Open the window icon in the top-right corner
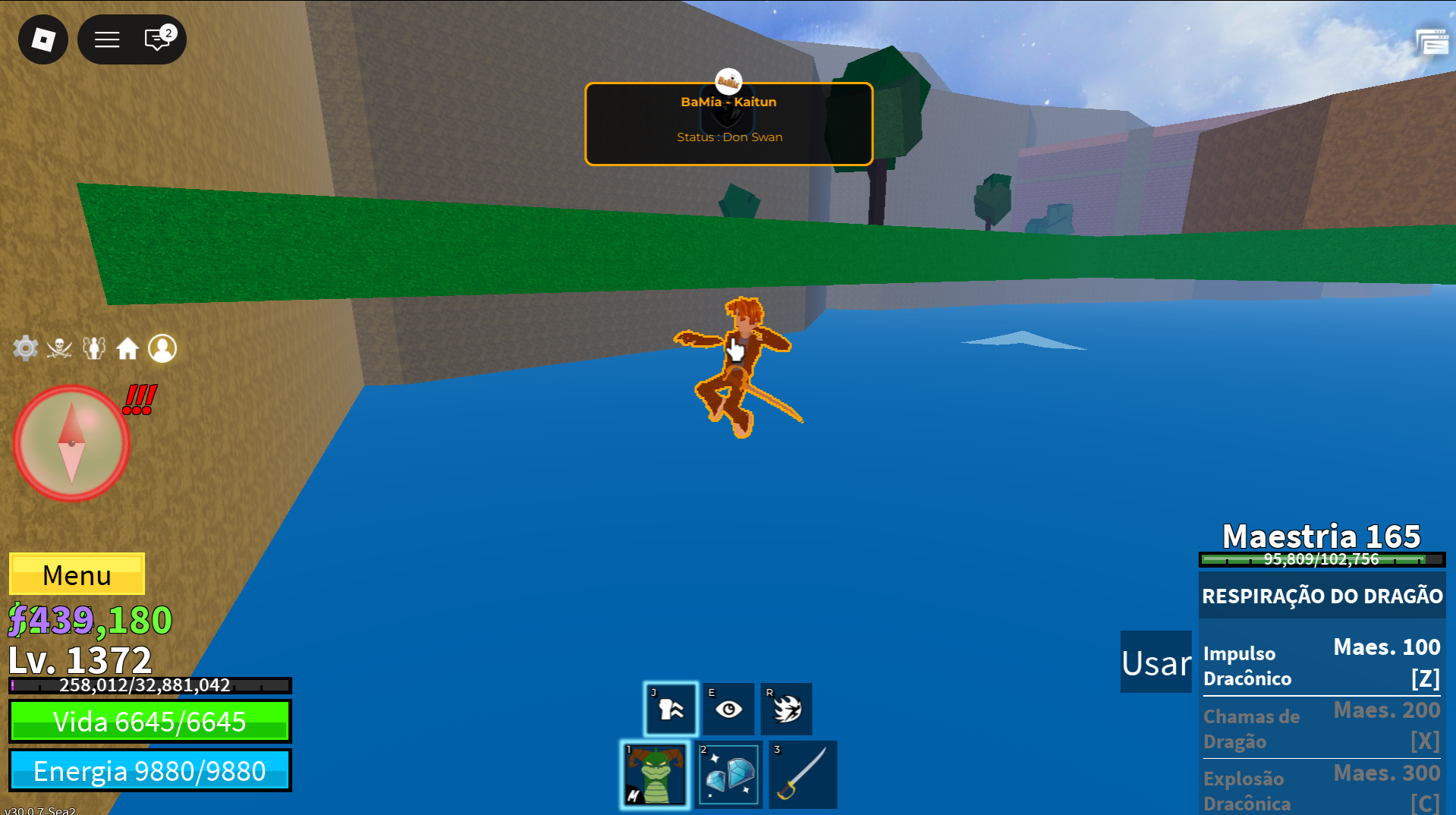Screen dimensions: 1456x815 click(x=1432, y=42)
